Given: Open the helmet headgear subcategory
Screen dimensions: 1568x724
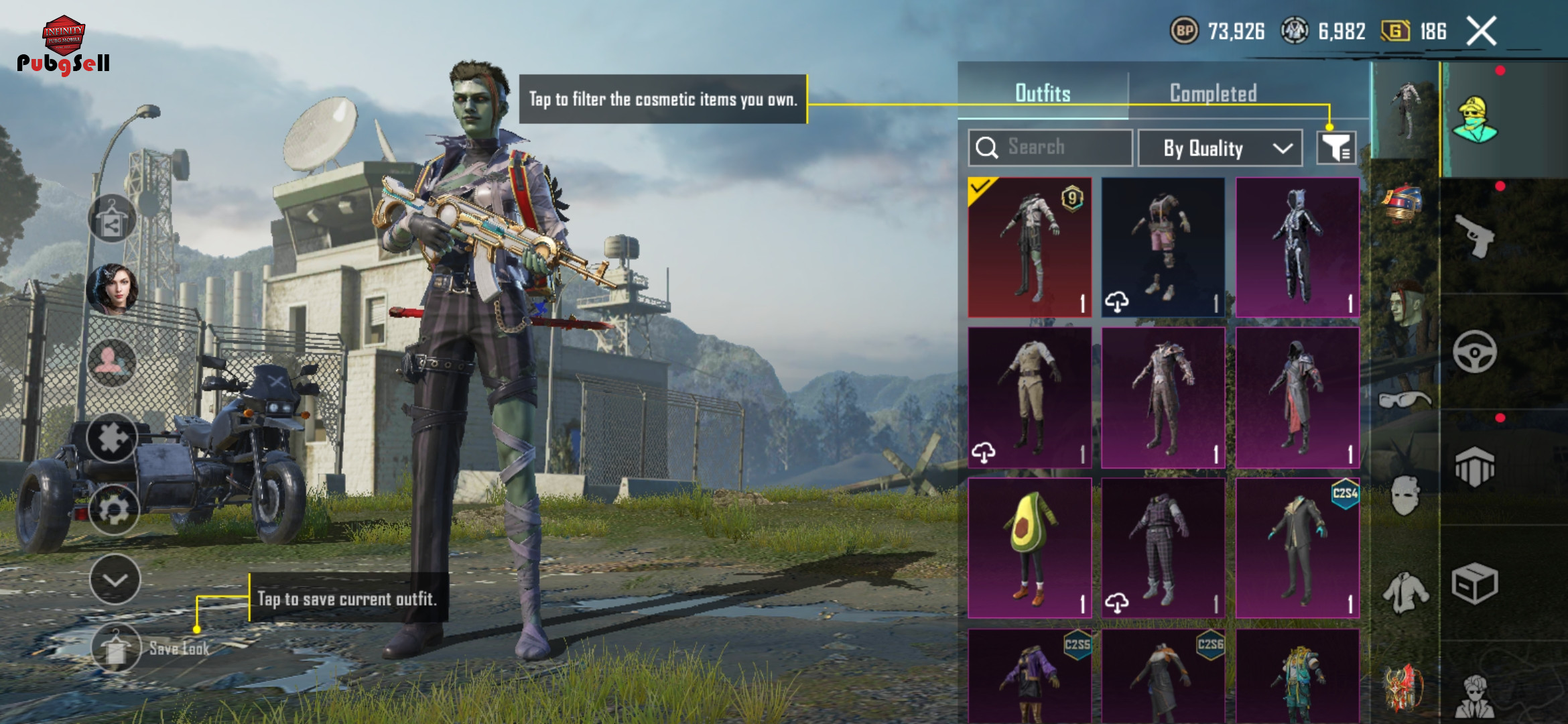Looking at the screenshot, I should pos(1402,203).
